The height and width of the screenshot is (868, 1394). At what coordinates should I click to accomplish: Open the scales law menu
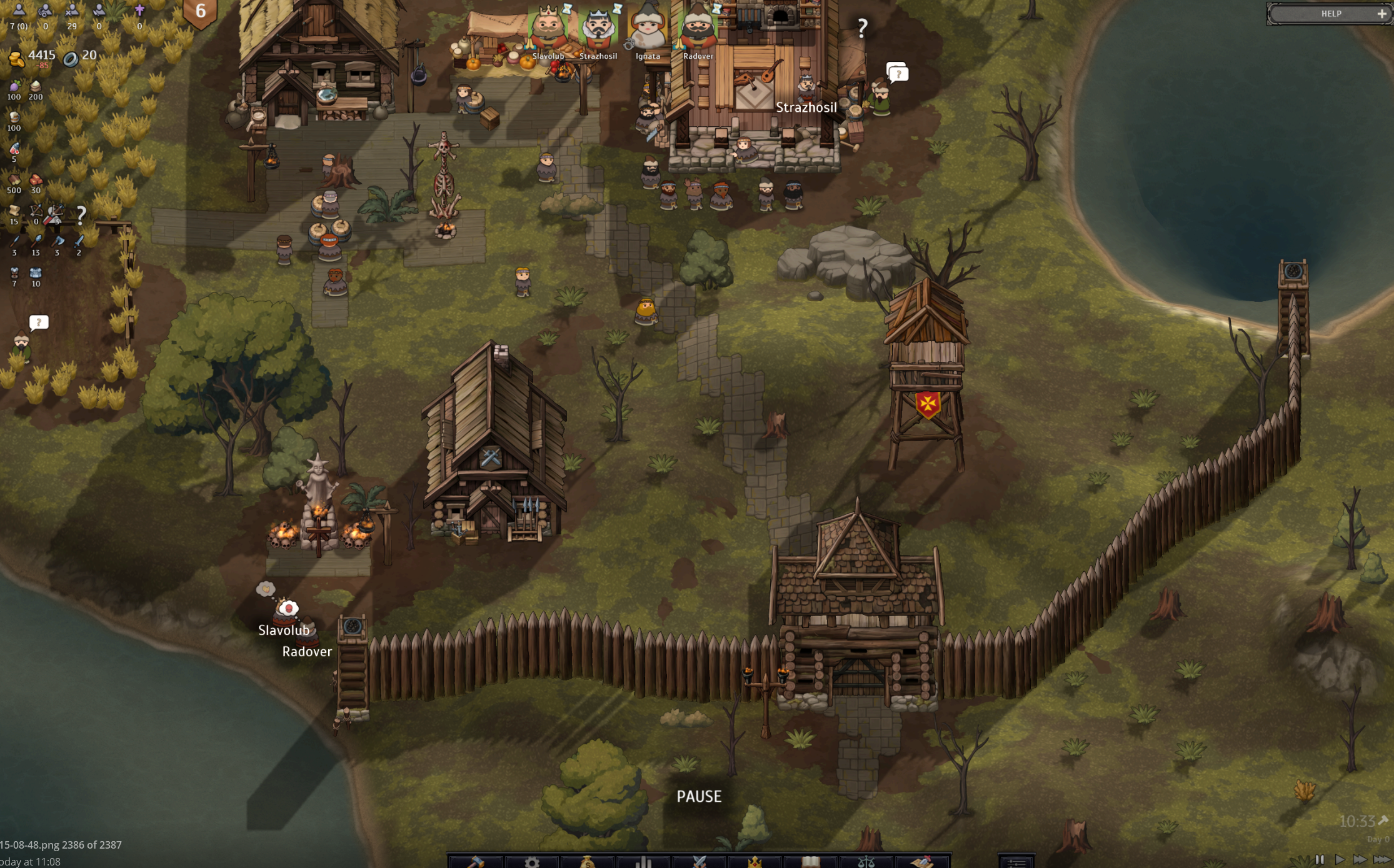866,862
